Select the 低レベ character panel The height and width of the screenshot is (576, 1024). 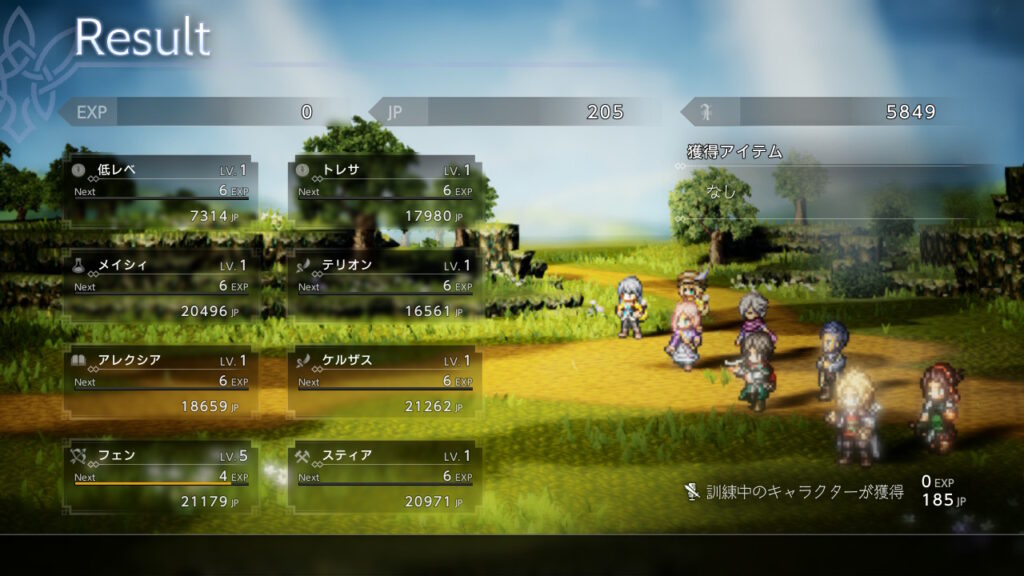[x=161, y=192]
